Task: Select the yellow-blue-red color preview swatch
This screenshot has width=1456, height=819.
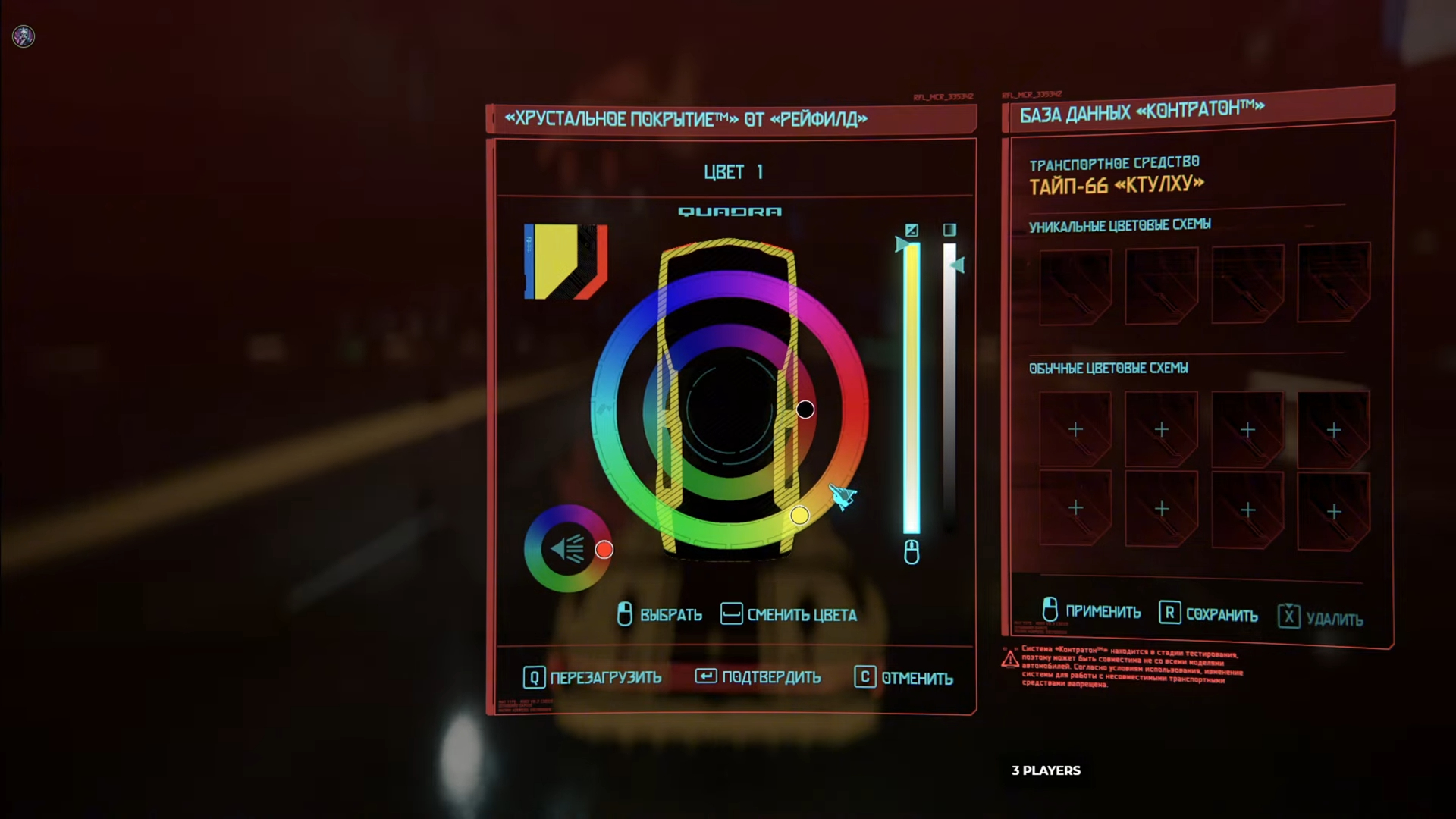Action: pyautogui.click(x=566, y=262)
